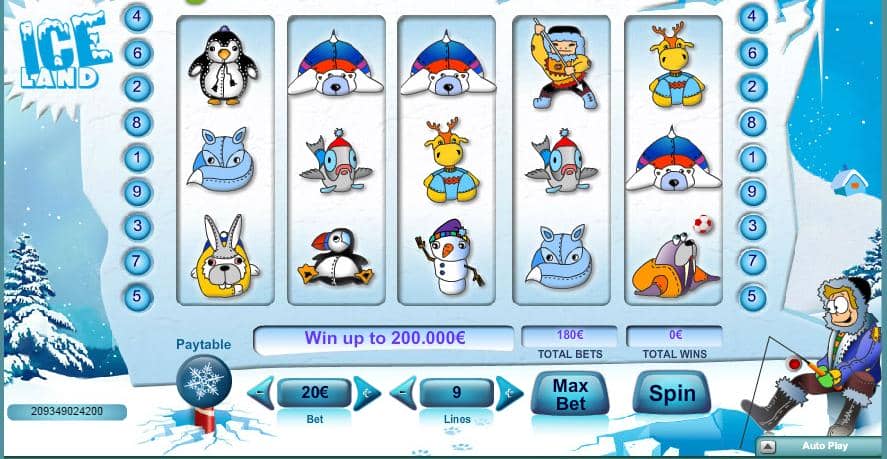Screen dimensions: 887x459
Task: Reduce the number of lines
Action: (402, 393)
